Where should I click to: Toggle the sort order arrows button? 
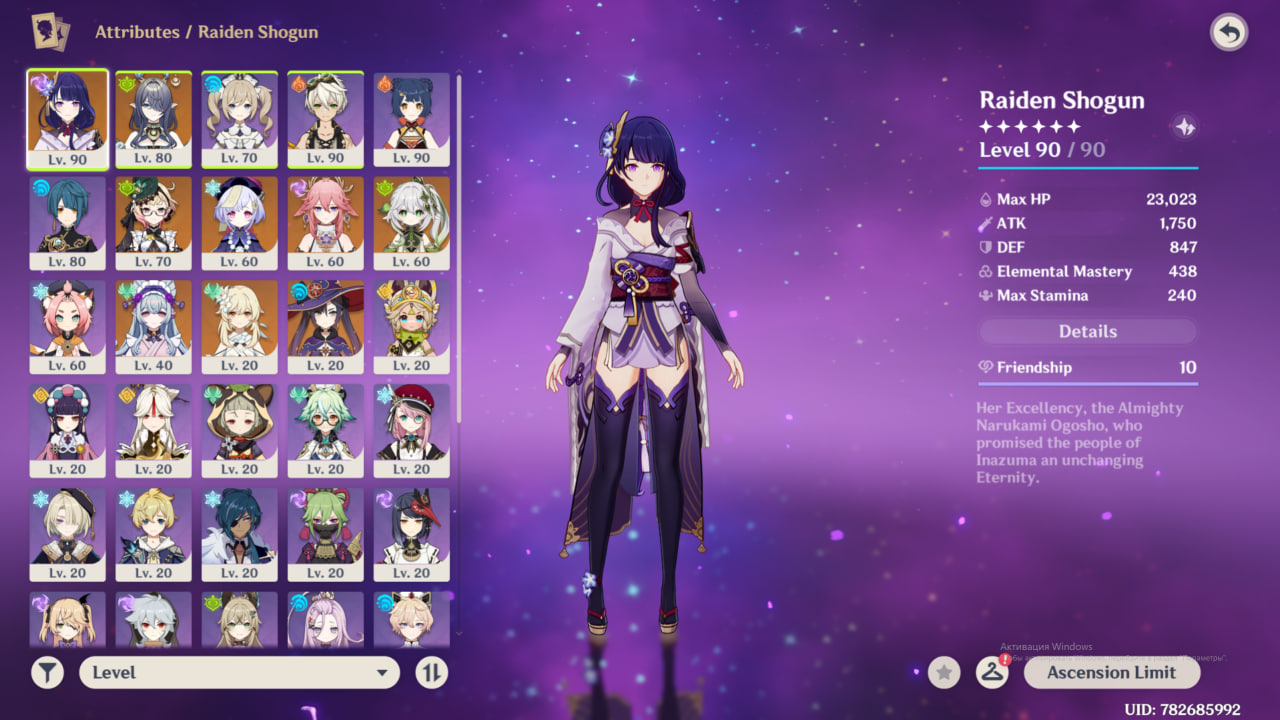point(431,672)
